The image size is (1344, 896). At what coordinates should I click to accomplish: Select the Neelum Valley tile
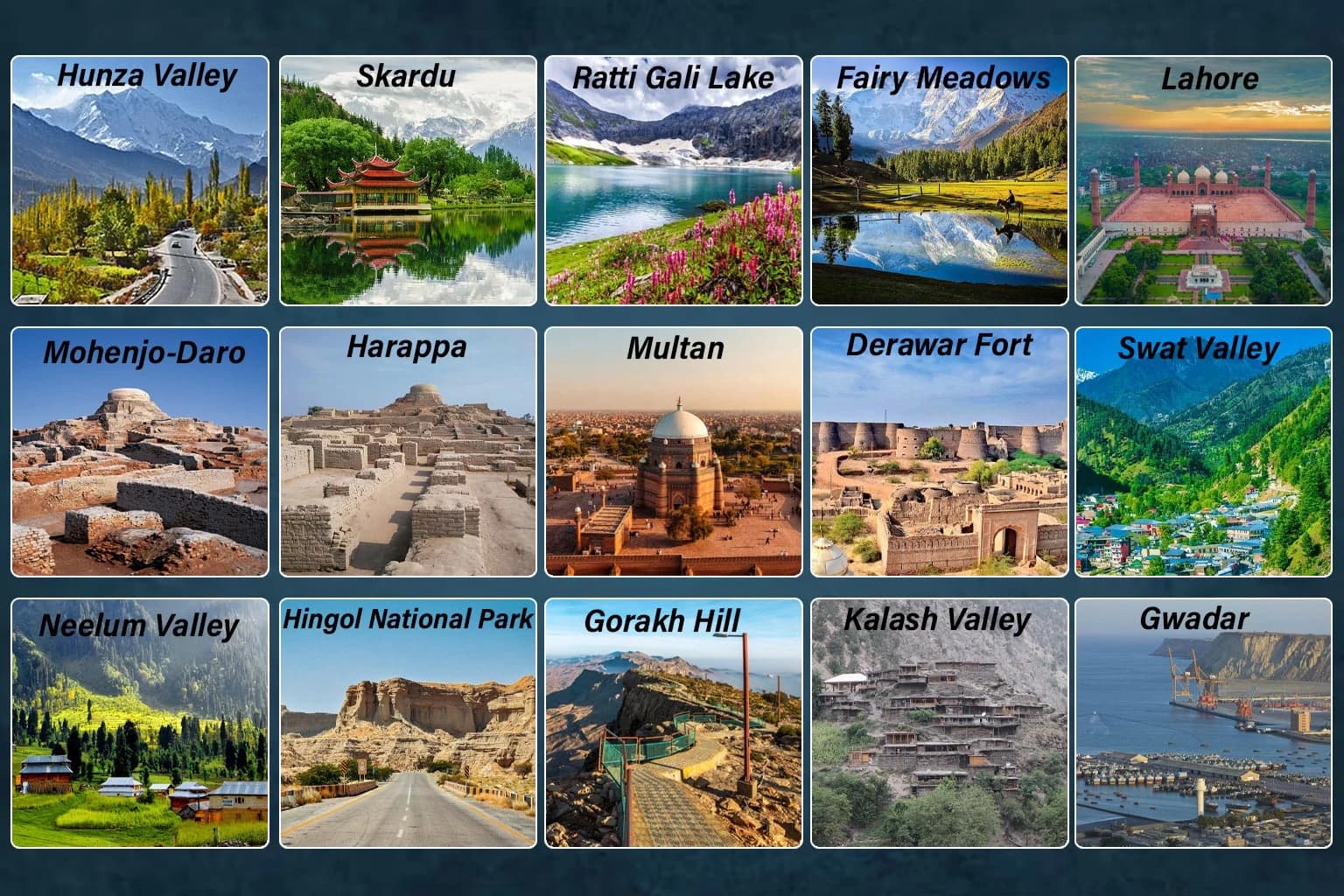pos(140,724)
